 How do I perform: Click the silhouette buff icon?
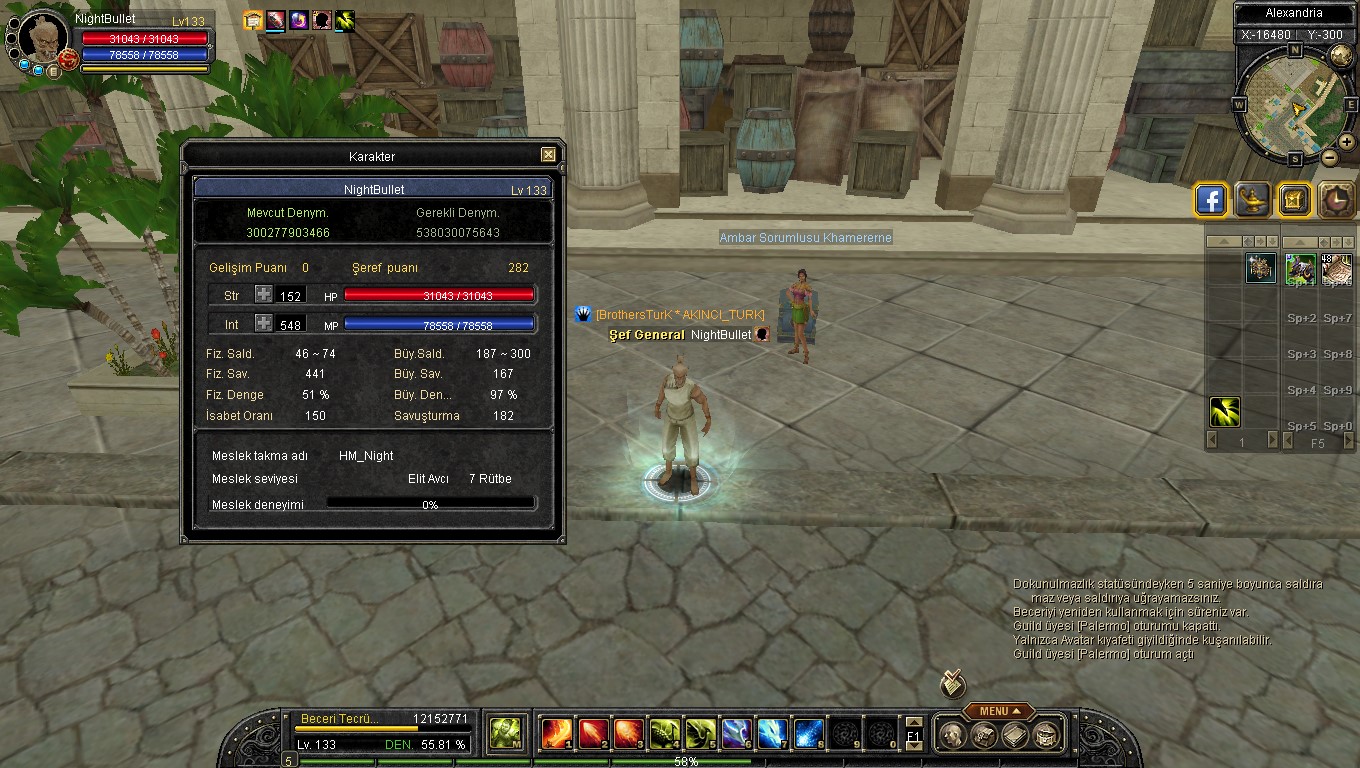click(322, 19)
